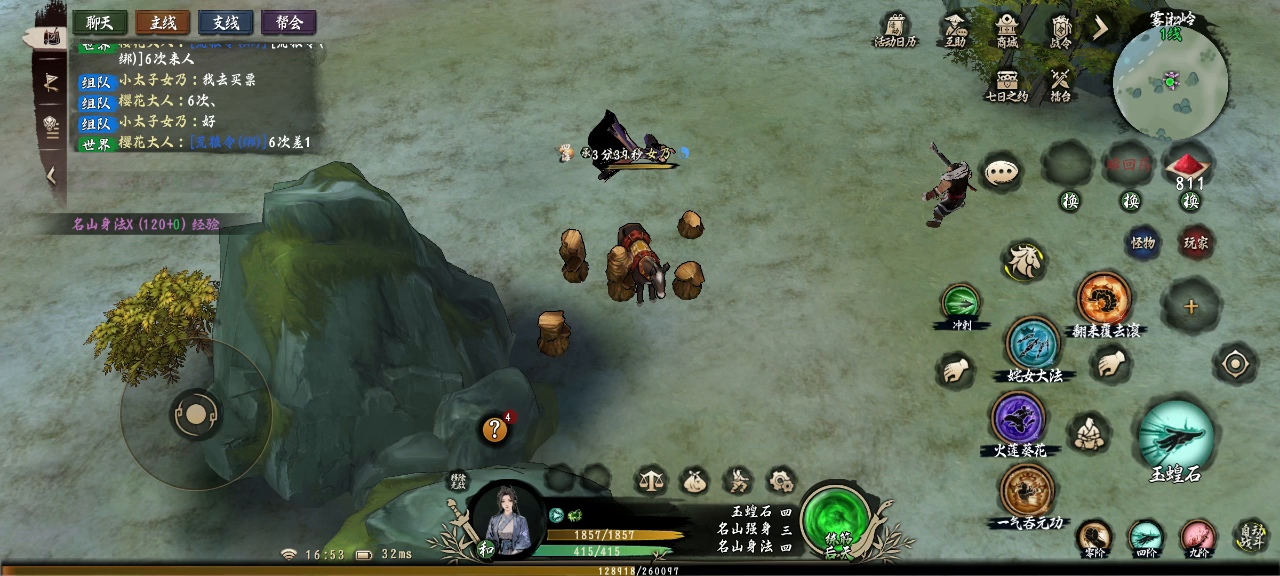
Task: Activate the 翻来覆去滚 skill
Action: click(x=1104, y=298)
